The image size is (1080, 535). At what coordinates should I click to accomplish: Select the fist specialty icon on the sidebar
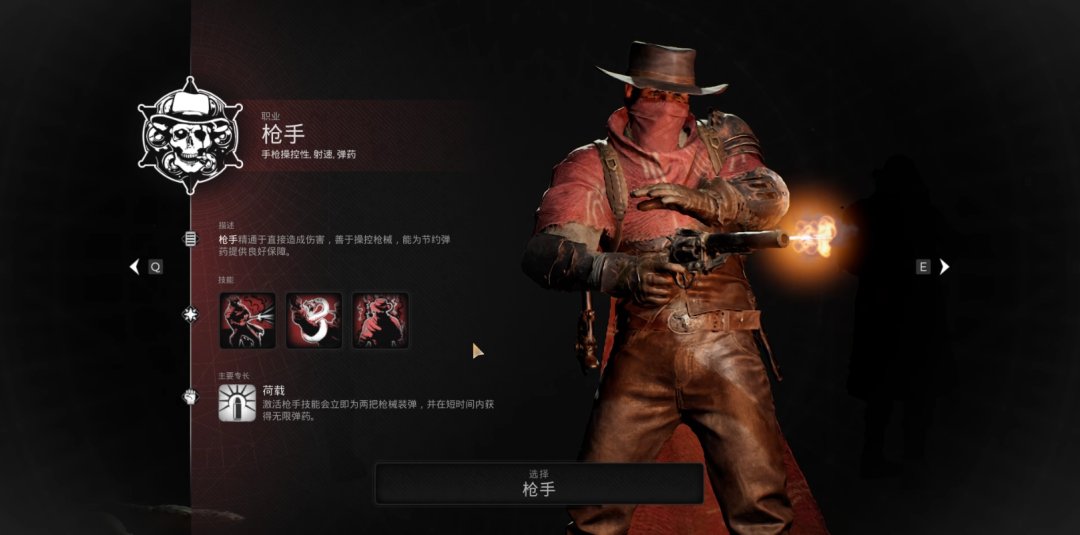[190, 397]
